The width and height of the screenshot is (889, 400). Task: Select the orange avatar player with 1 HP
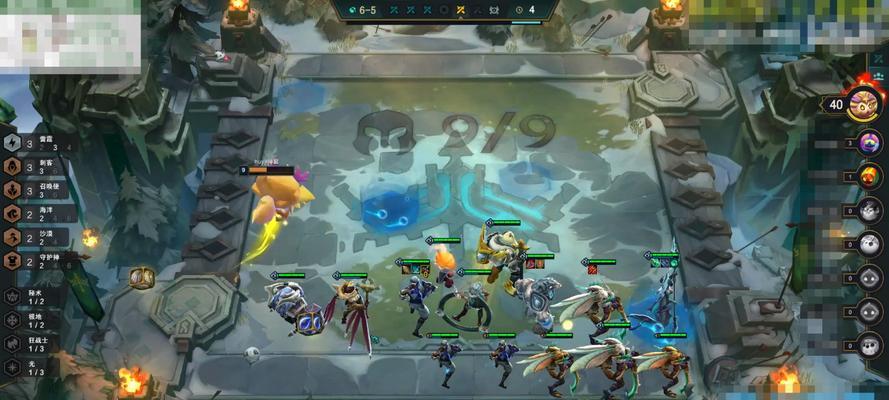point(869,176)
